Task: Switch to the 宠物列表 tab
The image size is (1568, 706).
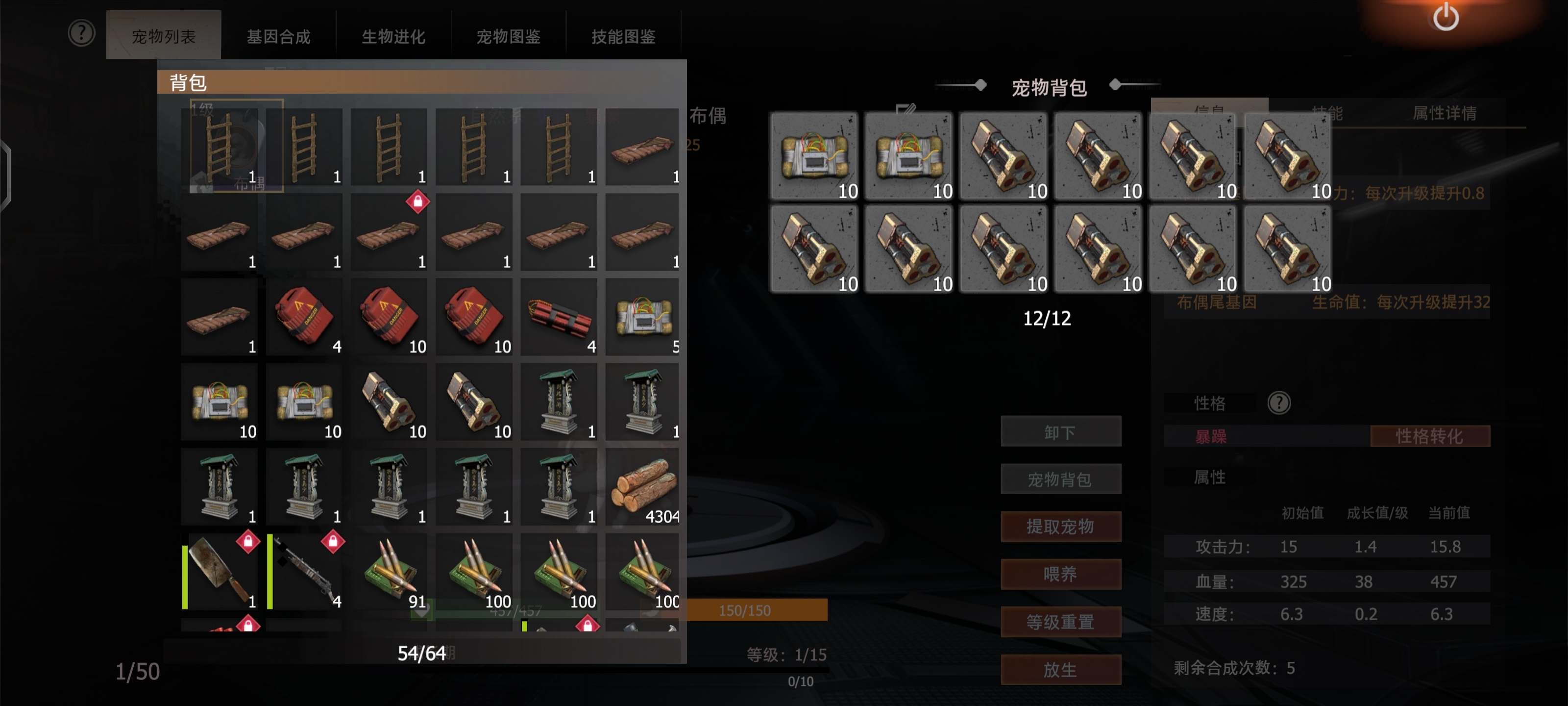Action: pos(163,37)
